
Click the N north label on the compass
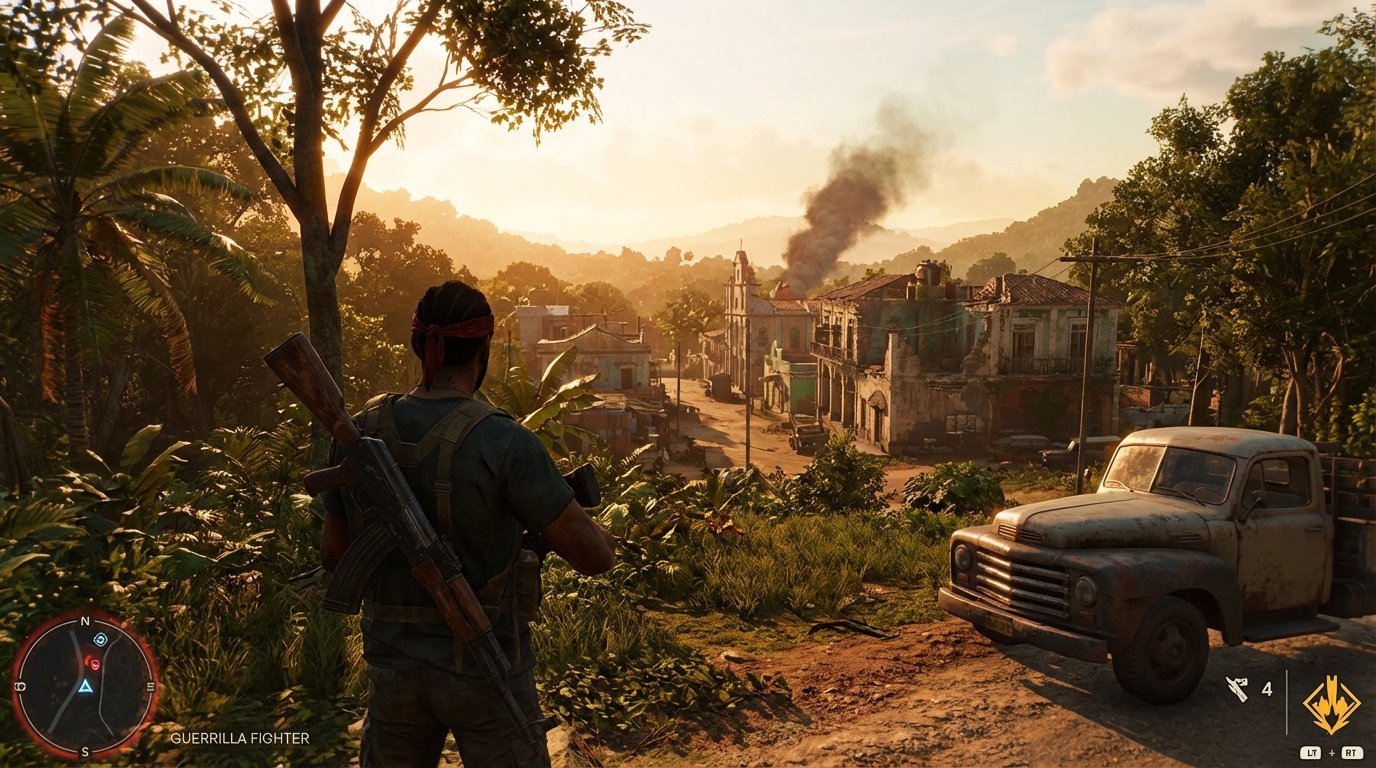[x=86, y=620]
